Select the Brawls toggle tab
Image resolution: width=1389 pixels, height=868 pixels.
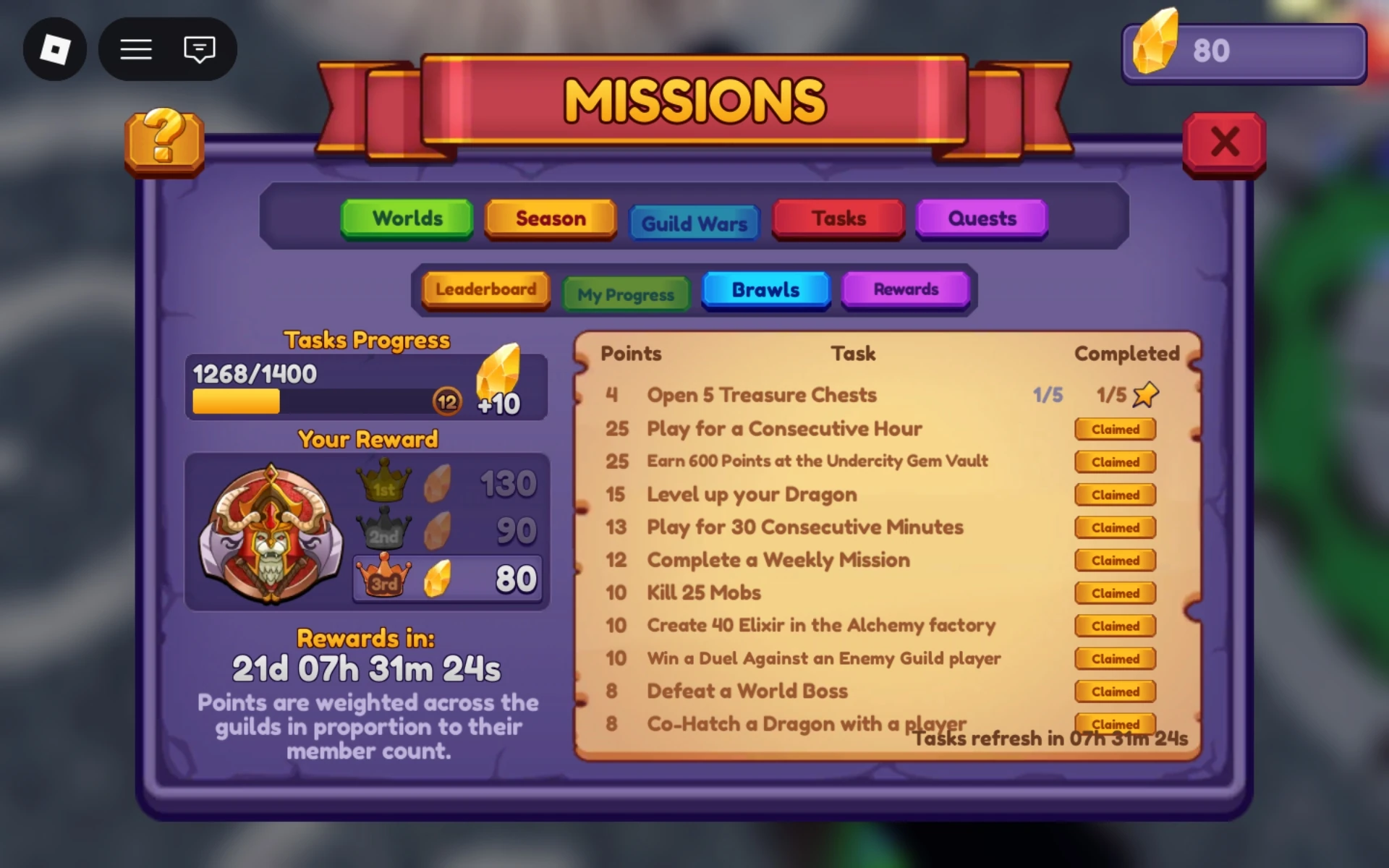click(765, 290)
